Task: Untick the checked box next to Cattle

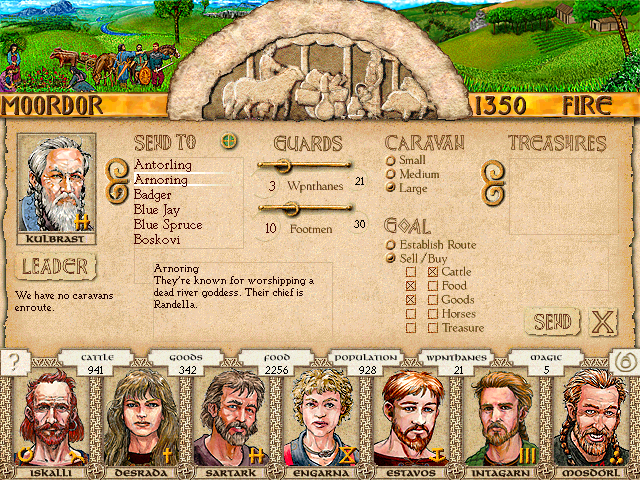Action: point(432,272)
